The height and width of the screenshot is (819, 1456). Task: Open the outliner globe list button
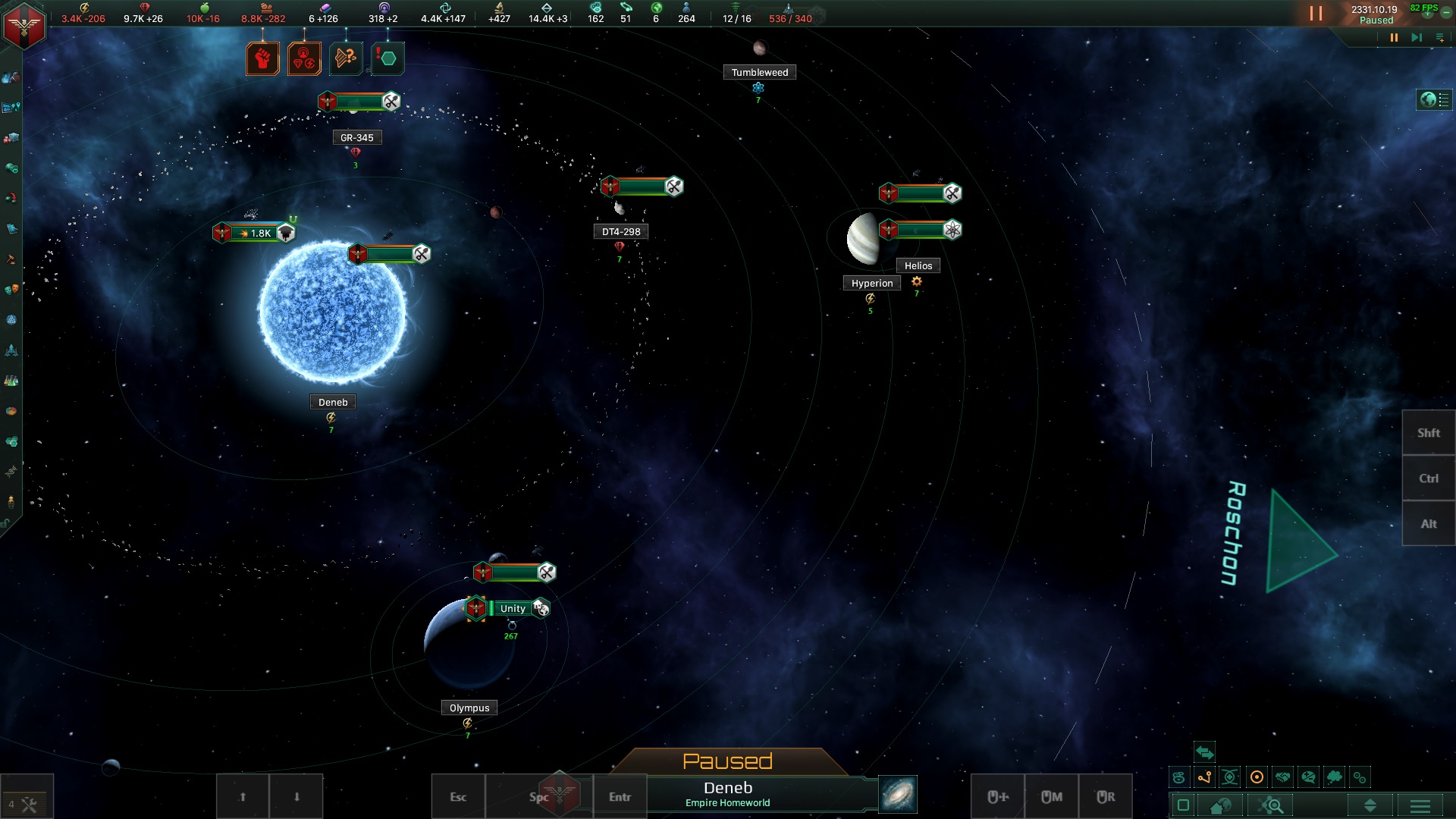click(1434, 100)
